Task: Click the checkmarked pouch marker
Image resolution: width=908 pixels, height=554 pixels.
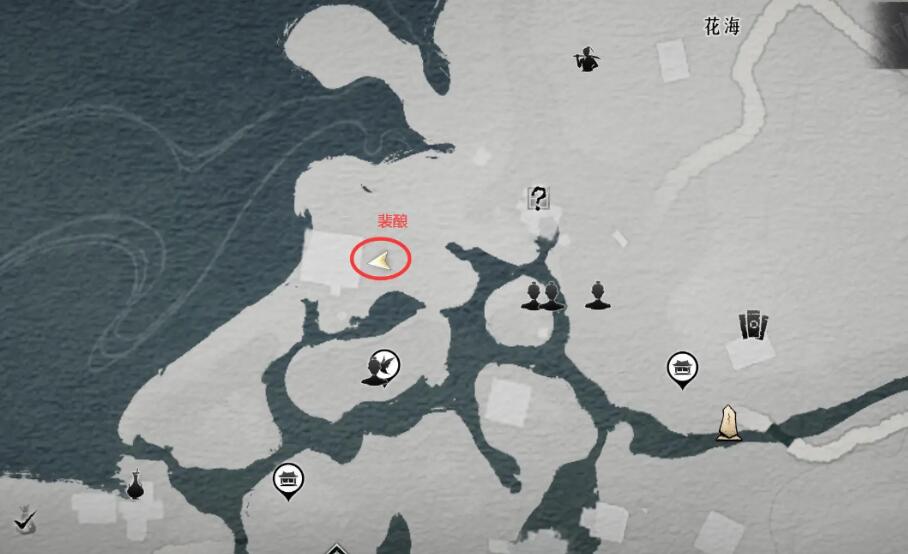Action: [x=25, y=518]
